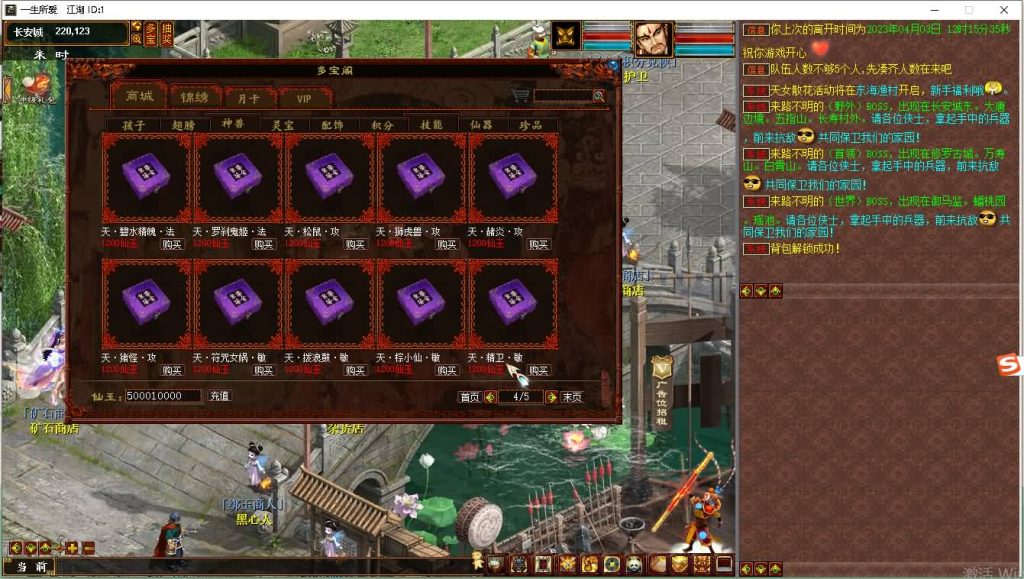Image resolution: width=1024 pixels, height=579 pixels.
Task: Purchase 天·松鼠·攻 with its 购买 button
Action: coord(355,244)
